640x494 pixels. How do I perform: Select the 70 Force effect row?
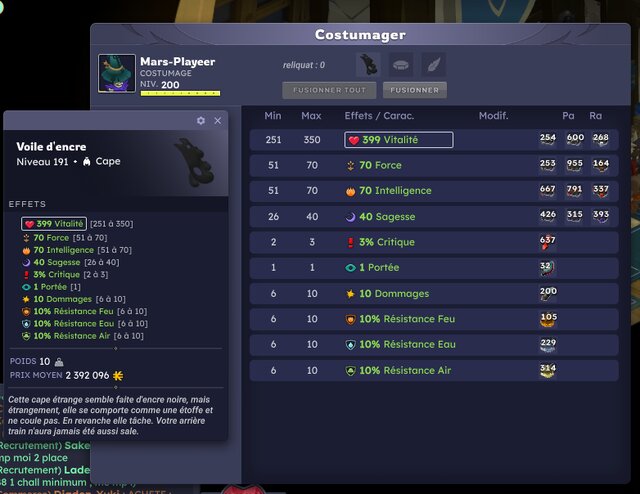pos(380,165)
